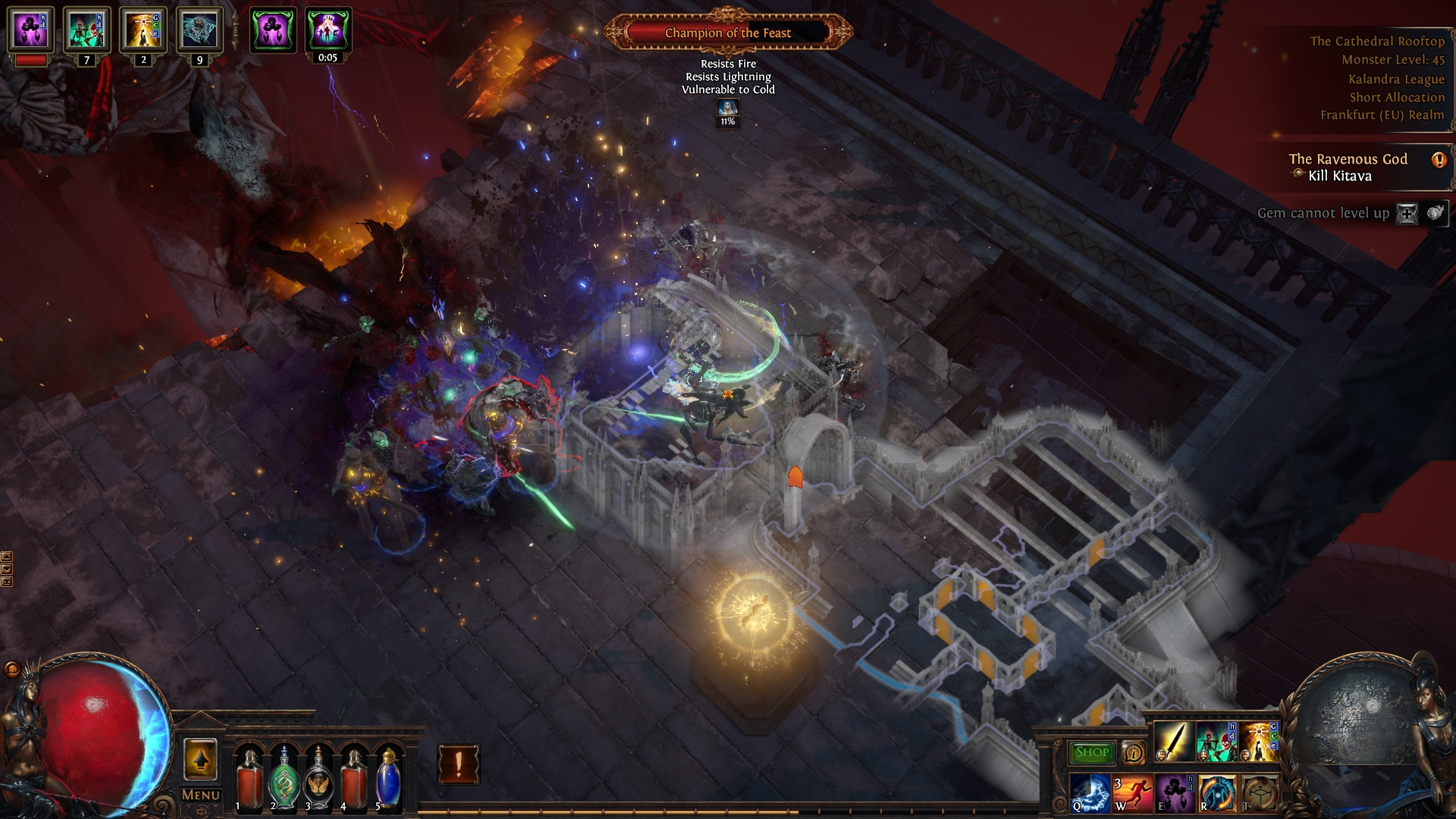Click the yellow level-up arrow button
1456x819 pixels.
click(200, 759)
